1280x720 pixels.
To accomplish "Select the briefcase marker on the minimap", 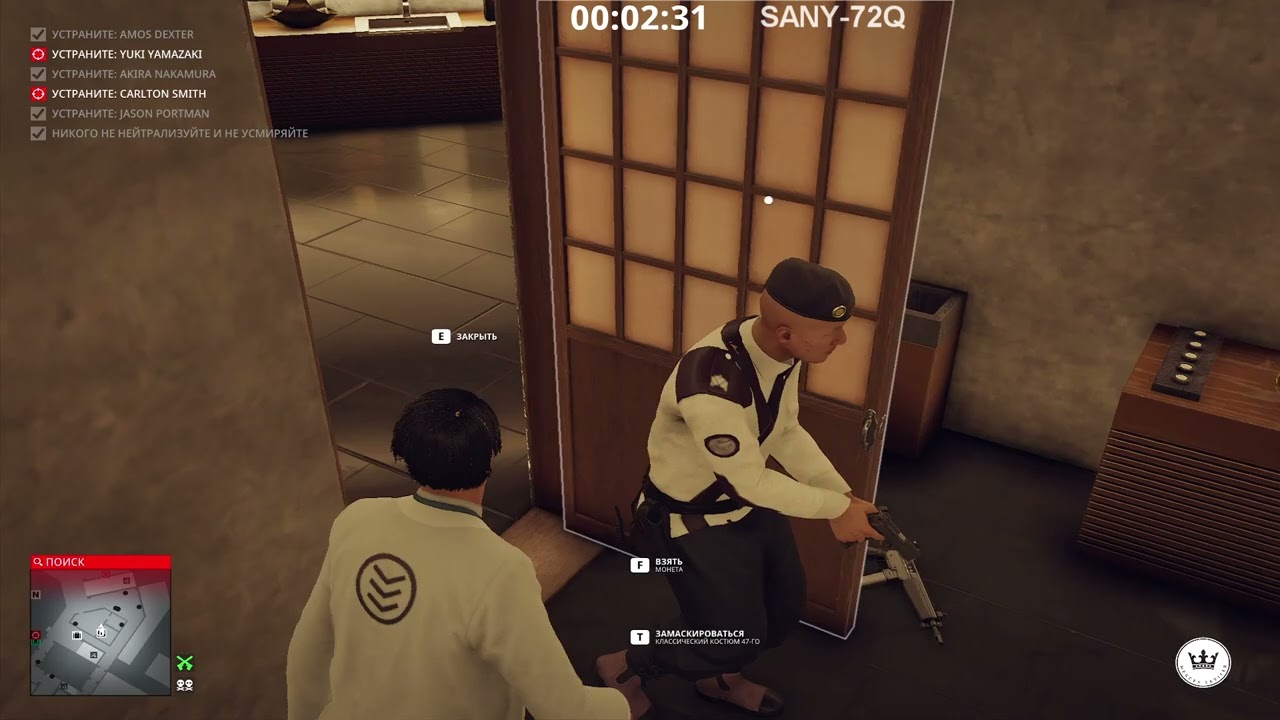I will (x=77, y=634).
